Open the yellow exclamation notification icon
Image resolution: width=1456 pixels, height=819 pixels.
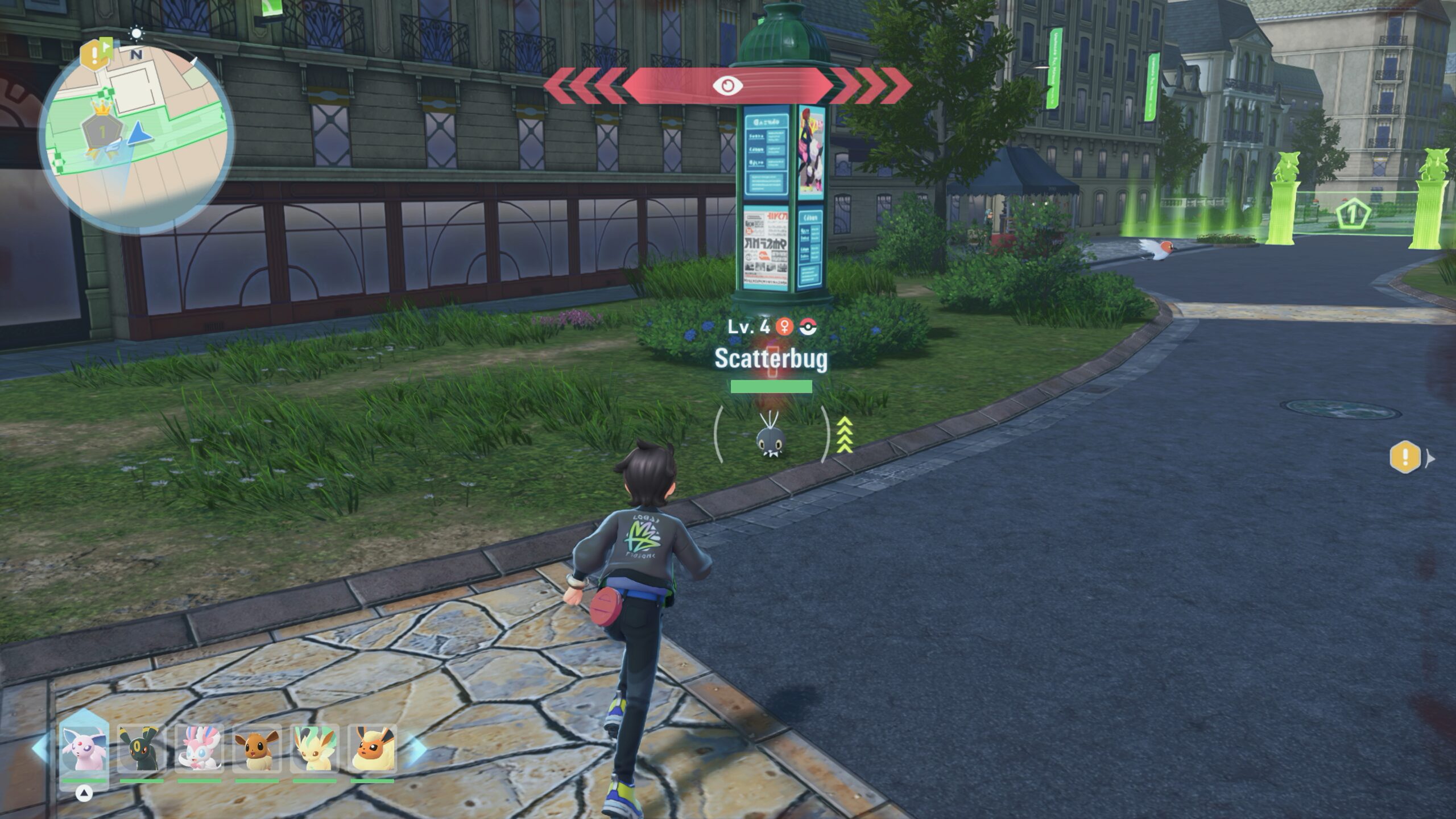tap(1405, 456)
